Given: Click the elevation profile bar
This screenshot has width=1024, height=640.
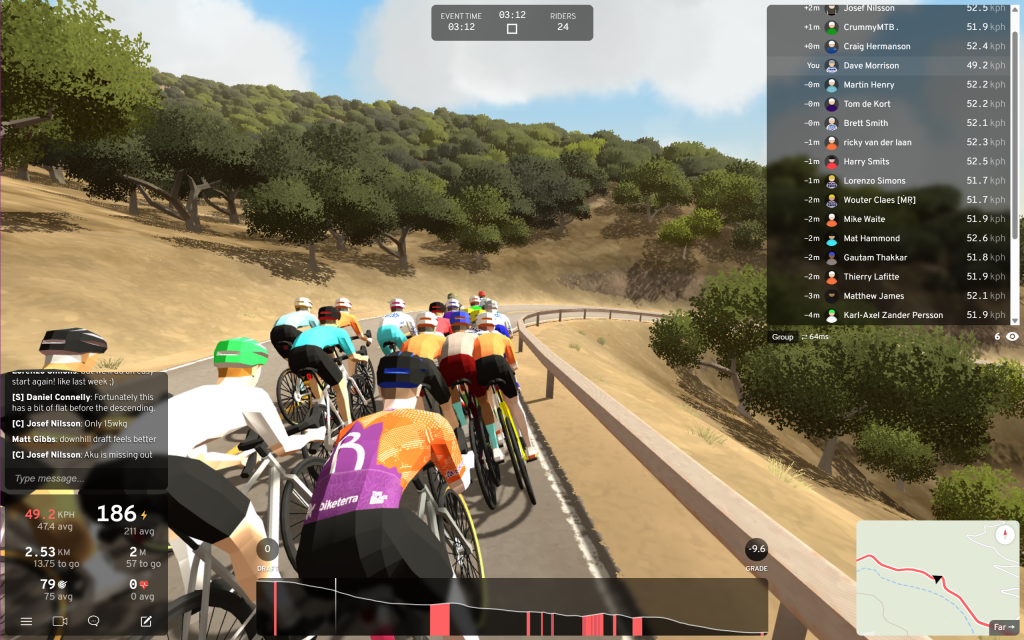Looking at the screenshot, I should coord(512,607).
